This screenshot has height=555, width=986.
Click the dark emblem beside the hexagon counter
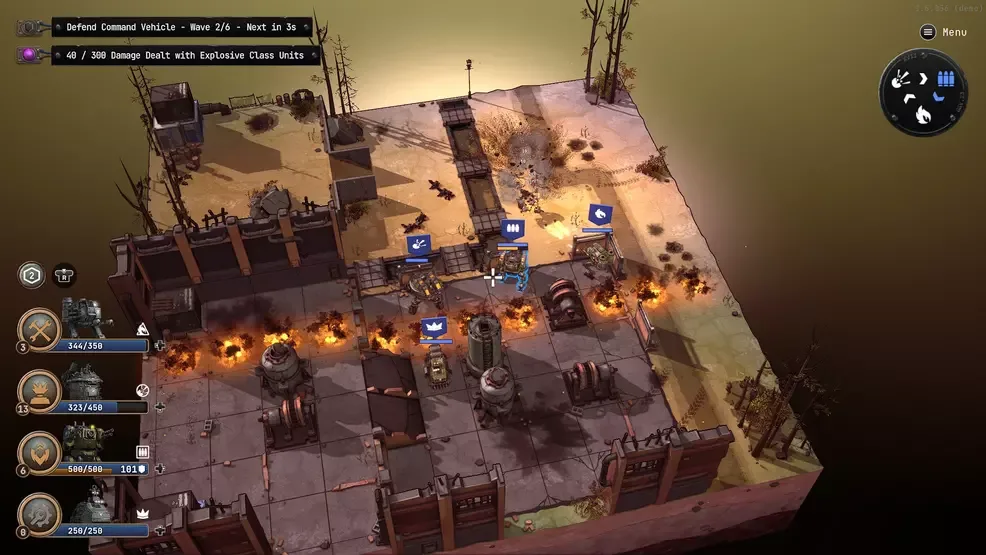[64, 275]
